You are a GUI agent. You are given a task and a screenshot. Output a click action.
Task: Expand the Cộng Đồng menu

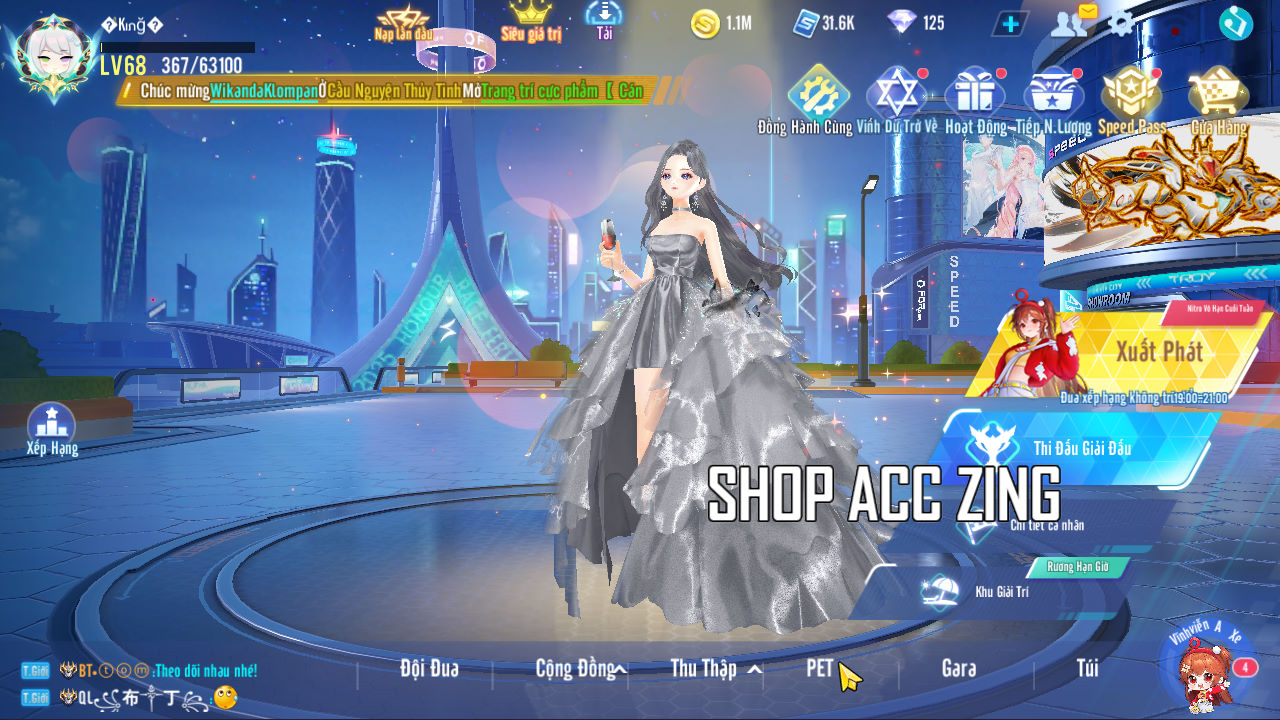[x=580, y=669]
